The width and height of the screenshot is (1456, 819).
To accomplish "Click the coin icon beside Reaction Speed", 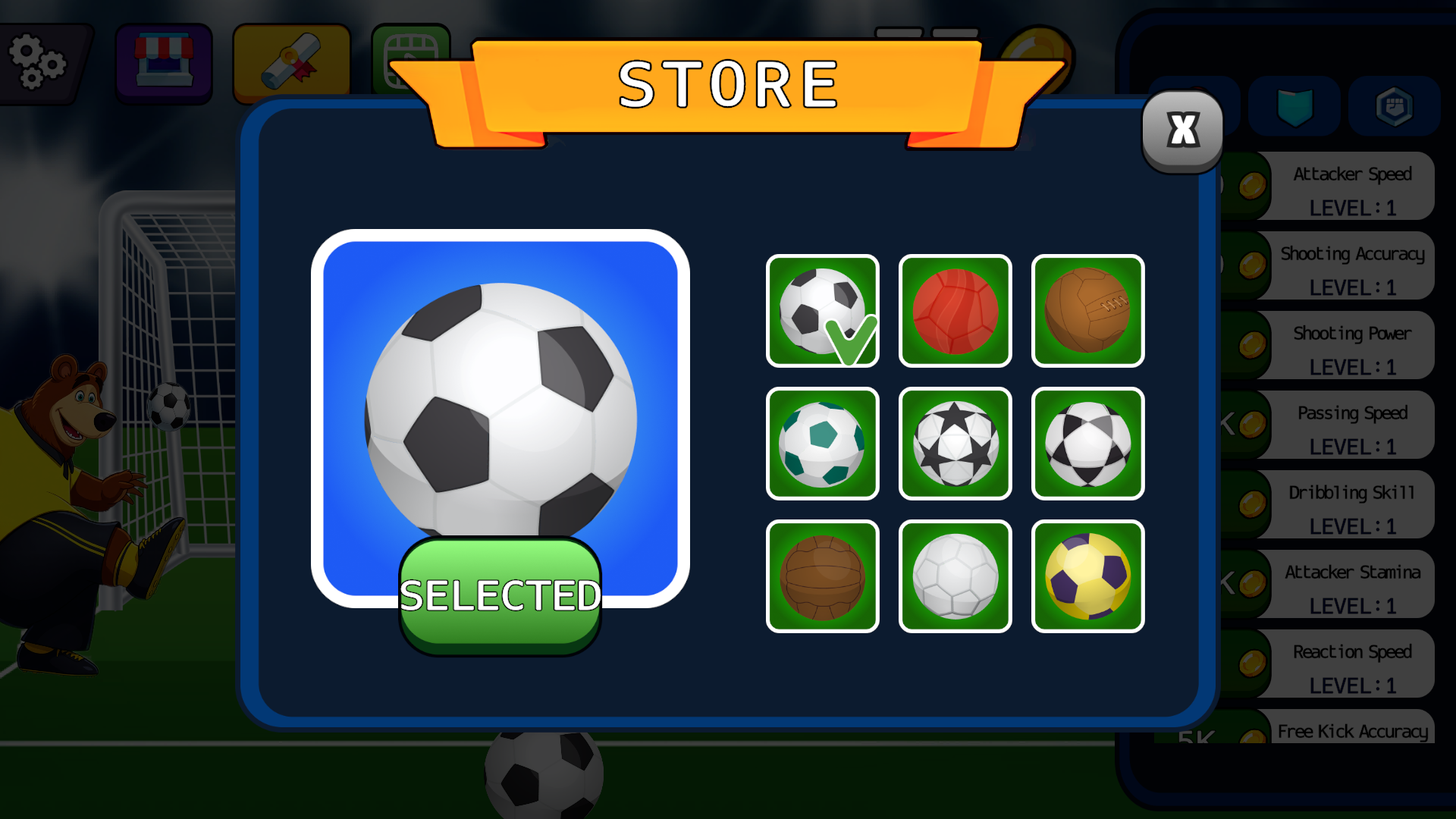I will (1253, 664).
